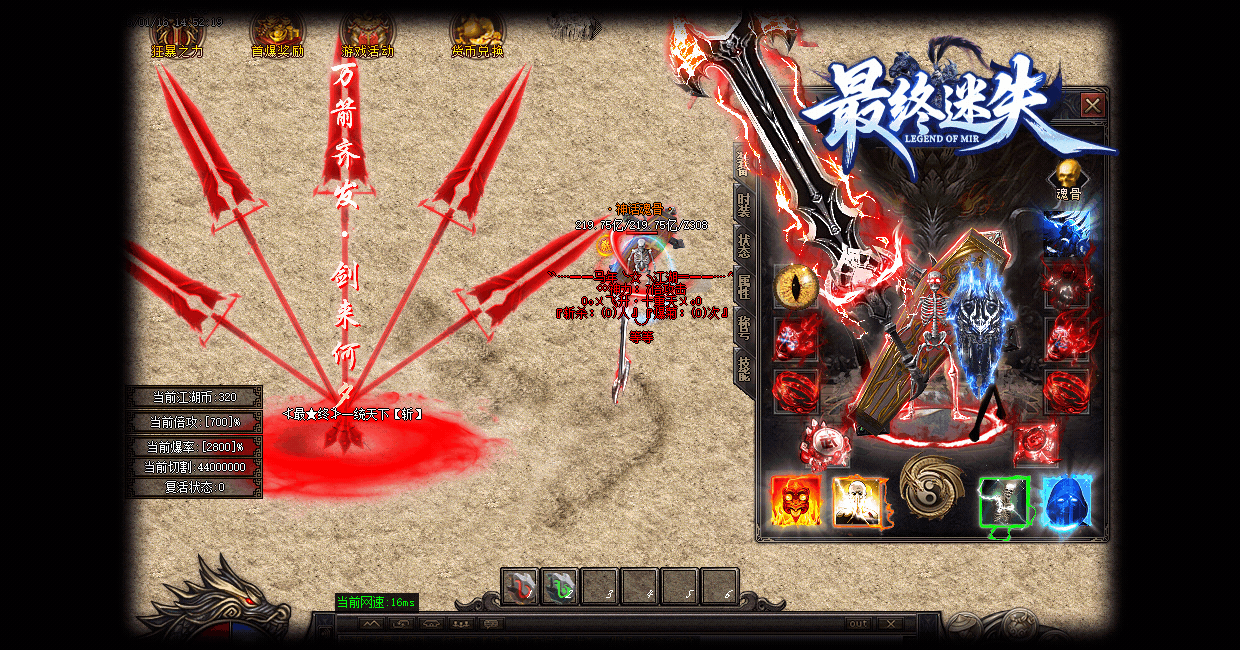Viewport: 1240px width, 650px height.
Task: Open the 游戏活动 events icon
Action: pos(367,35)
